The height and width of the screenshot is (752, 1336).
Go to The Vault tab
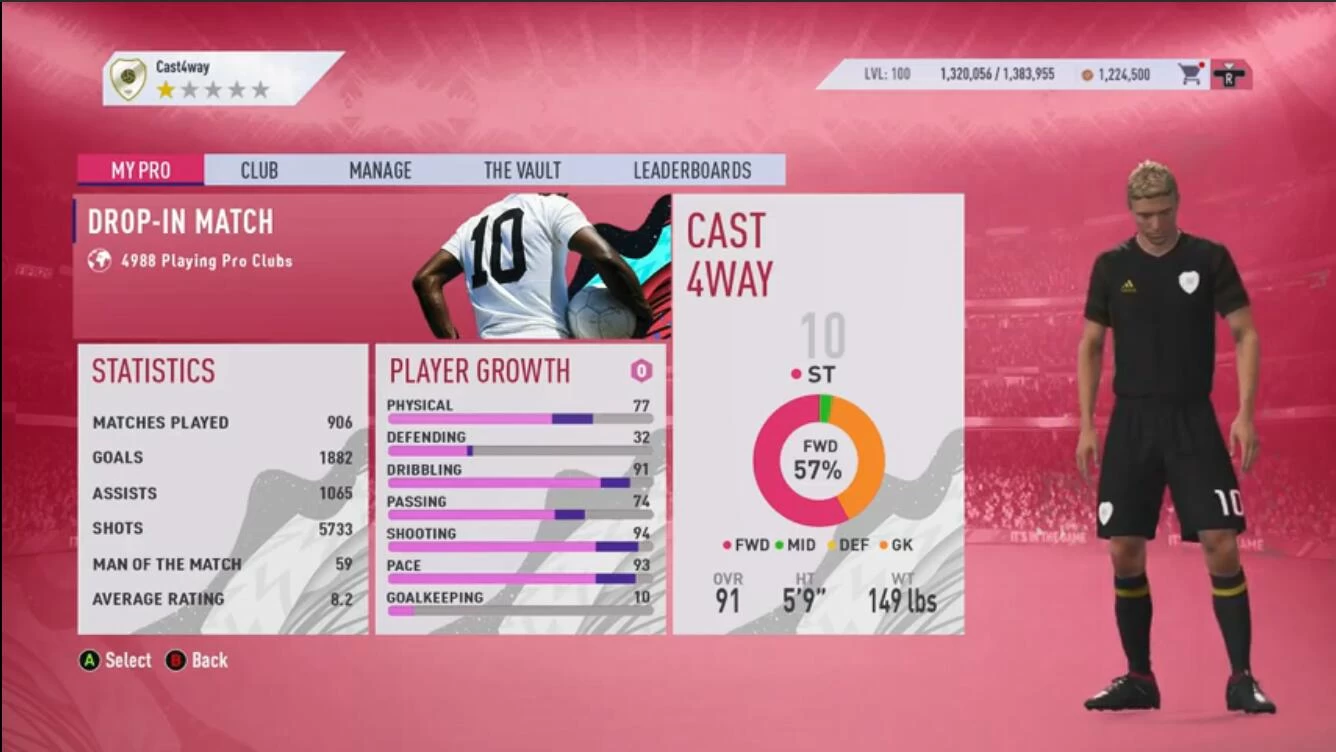coord(522,170)
